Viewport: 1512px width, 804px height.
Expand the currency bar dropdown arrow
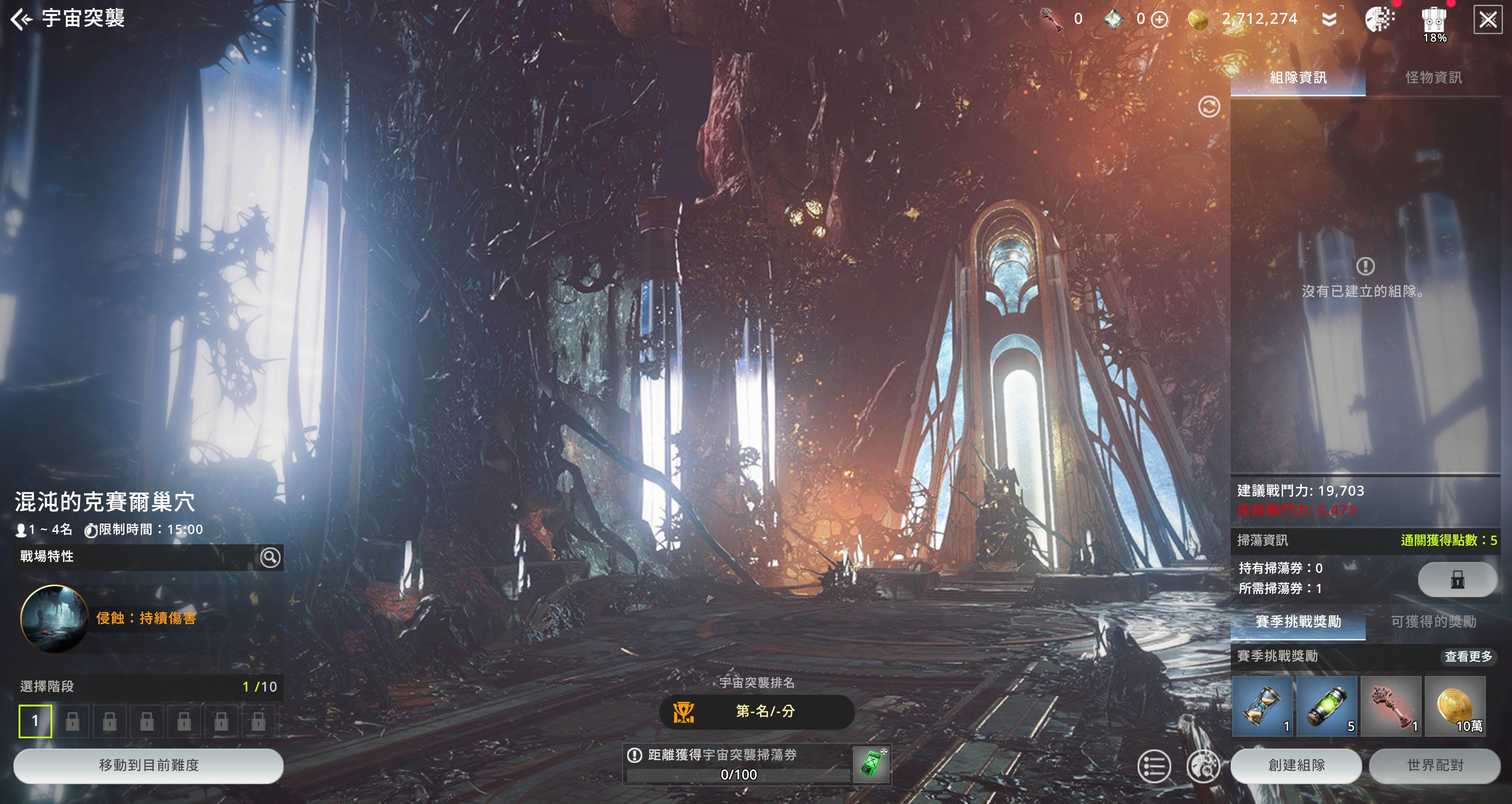1329,19
